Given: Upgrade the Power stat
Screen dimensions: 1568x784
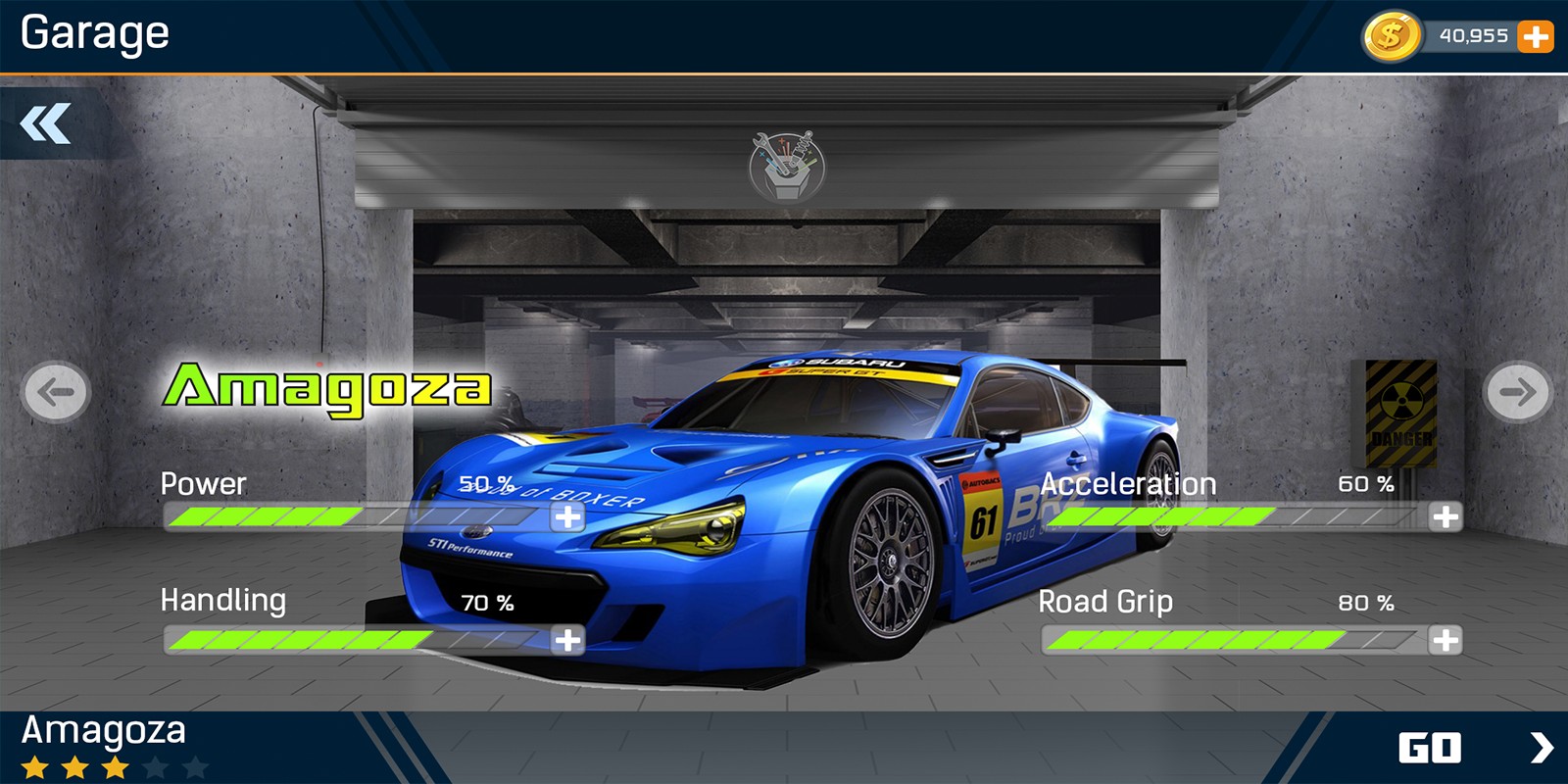Looking at the screenshot, I should [x=567, y=516].
